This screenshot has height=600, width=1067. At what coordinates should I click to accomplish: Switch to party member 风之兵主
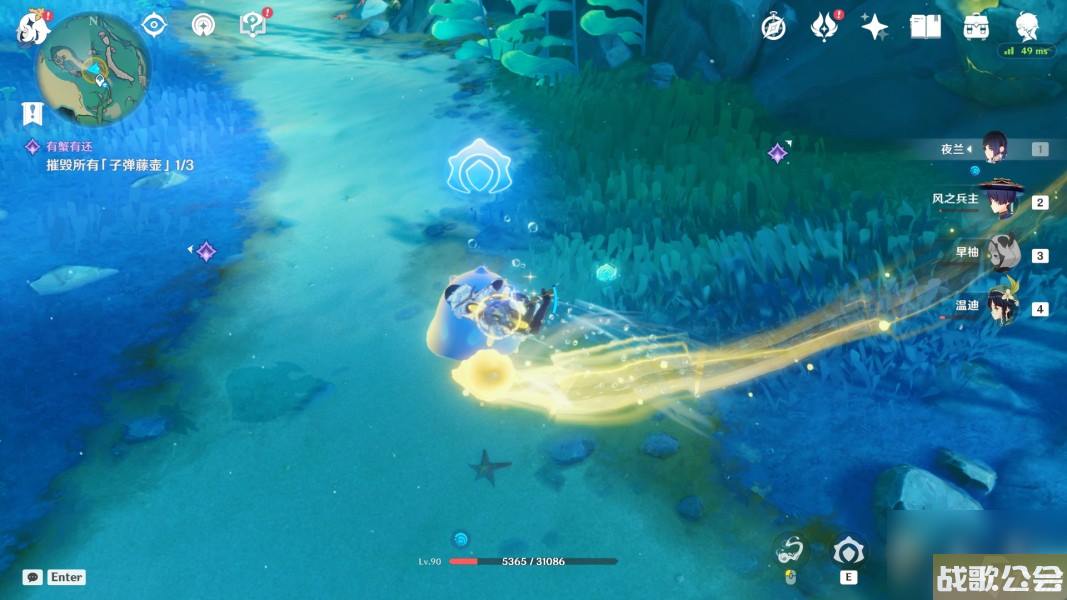coord(1000,200)
